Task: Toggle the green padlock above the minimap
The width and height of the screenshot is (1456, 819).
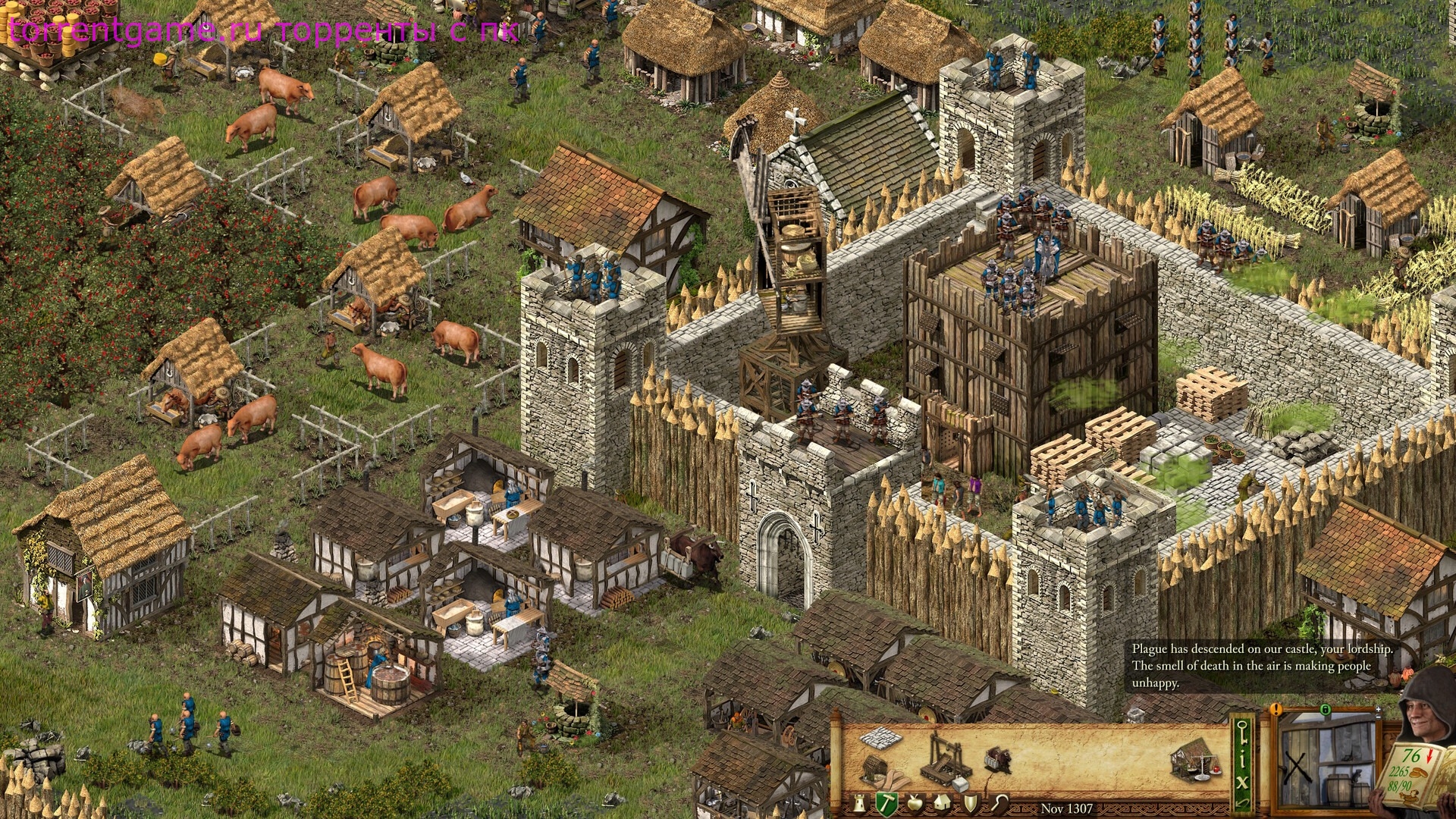Action: 1325,711
